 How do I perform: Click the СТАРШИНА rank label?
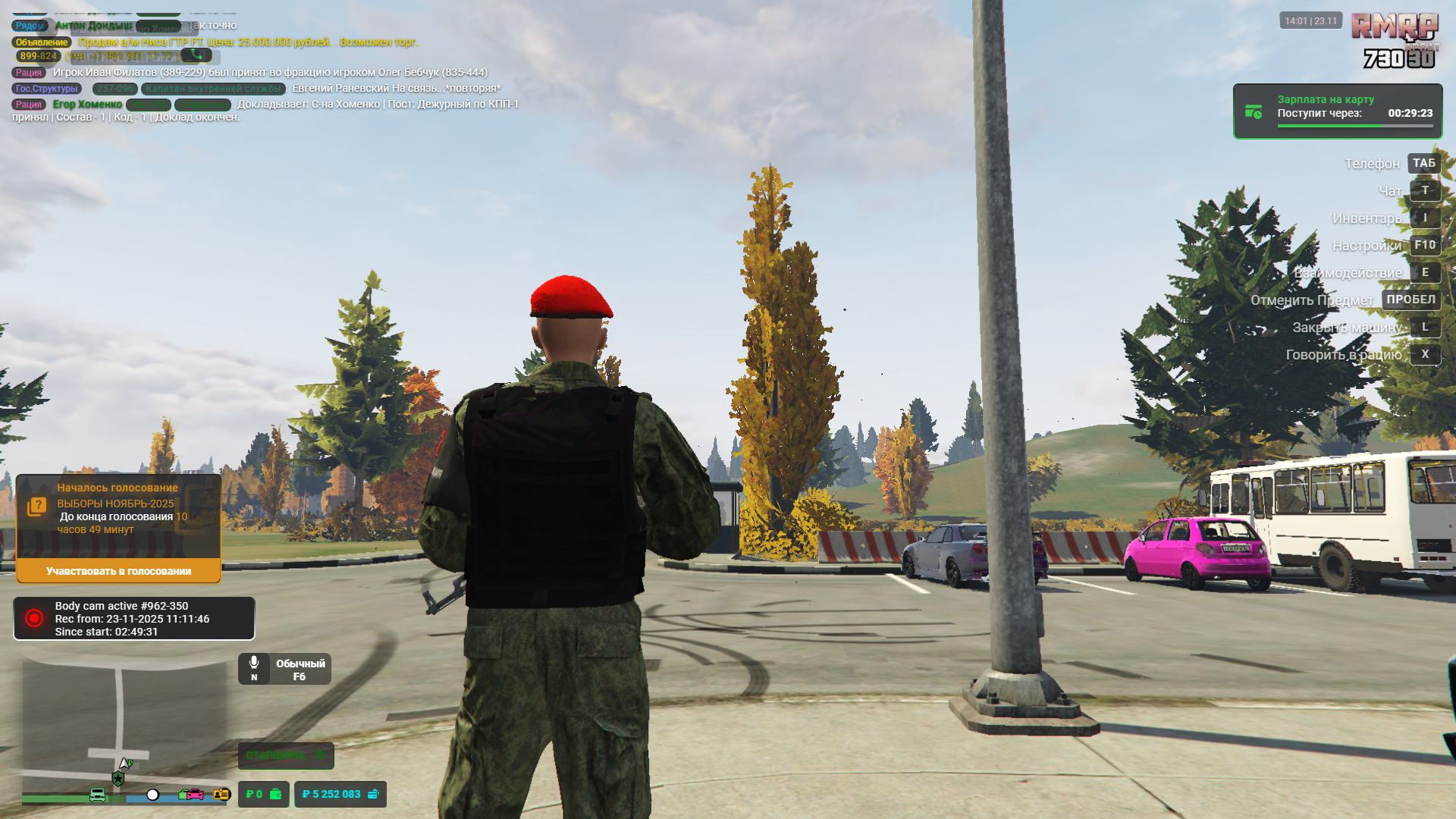pos(286,756)
